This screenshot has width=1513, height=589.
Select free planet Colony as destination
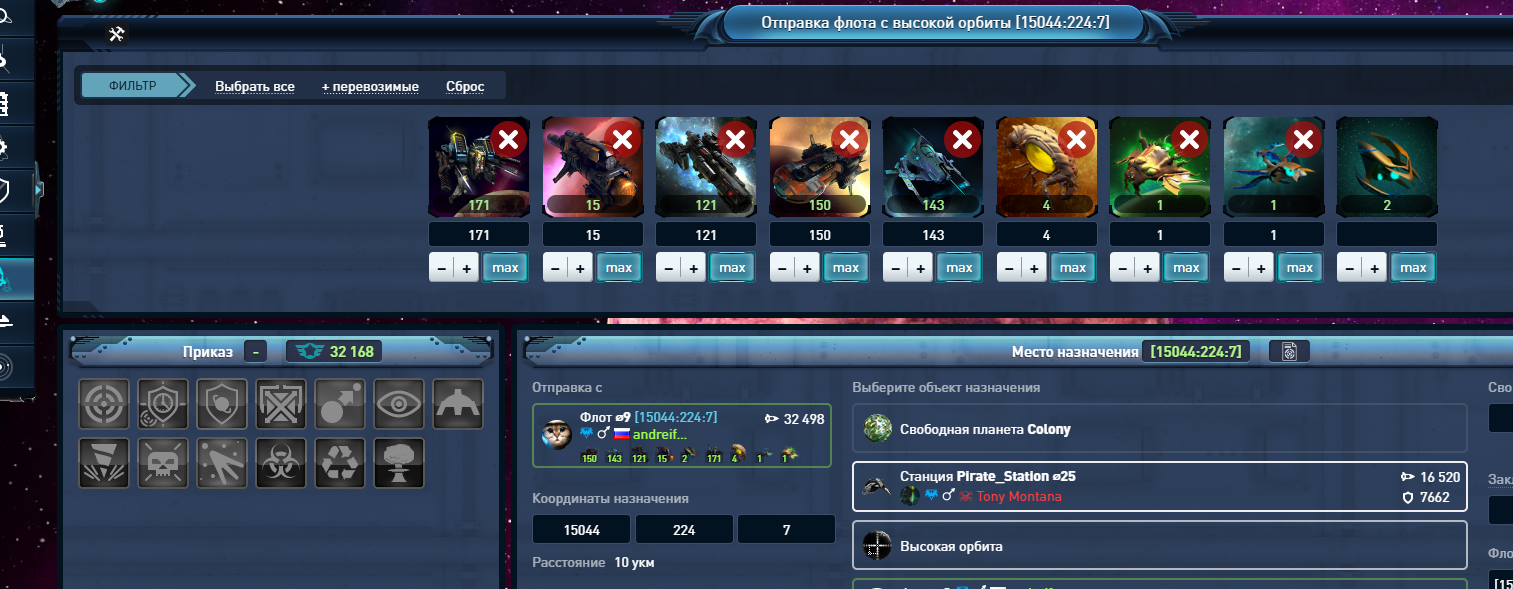coord(1159,429)
